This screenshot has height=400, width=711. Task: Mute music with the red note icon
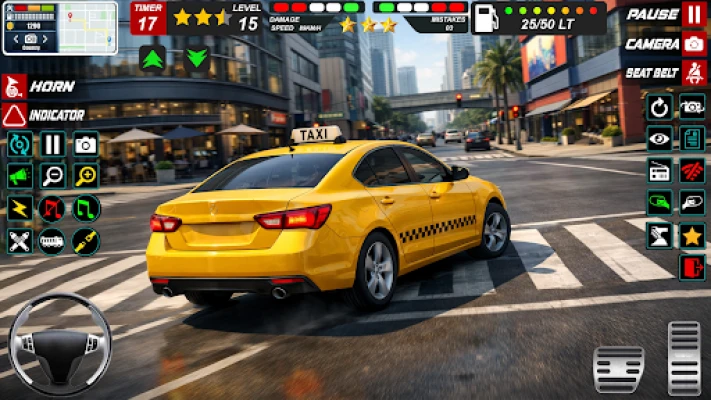(52, 208)
